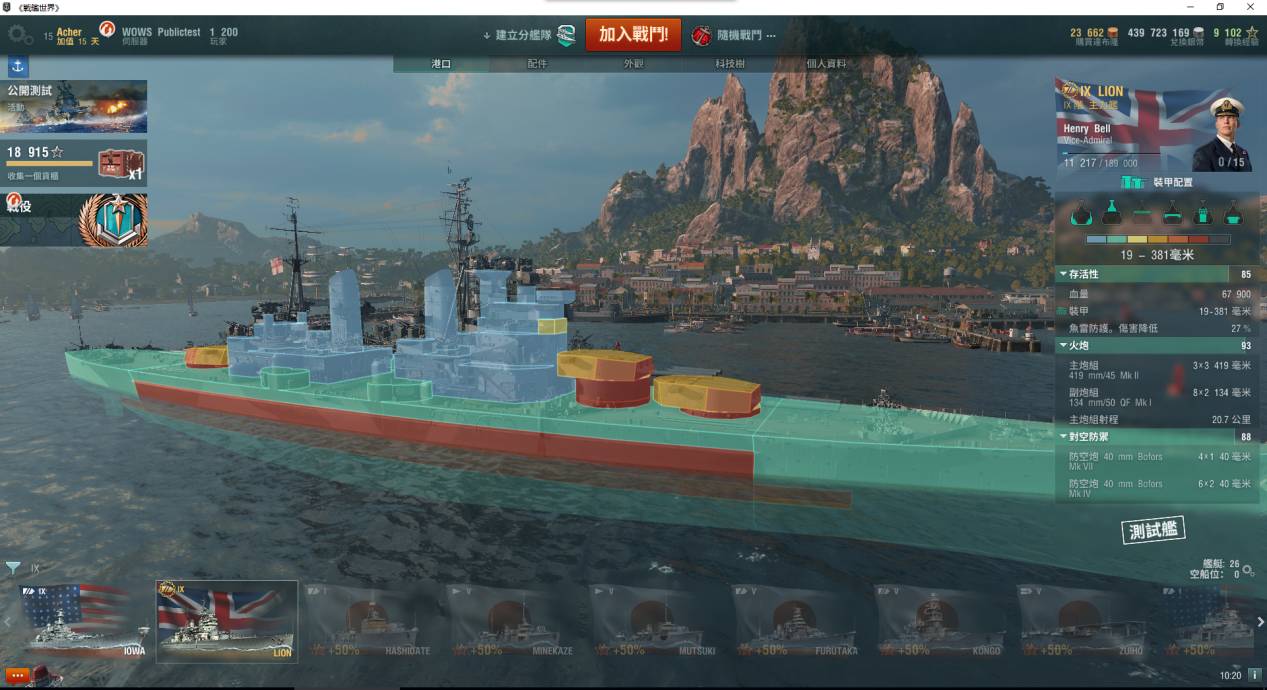Open the ship carousel filter funnel
This screenshot has width=1267, height=690.
coord(13,568)
